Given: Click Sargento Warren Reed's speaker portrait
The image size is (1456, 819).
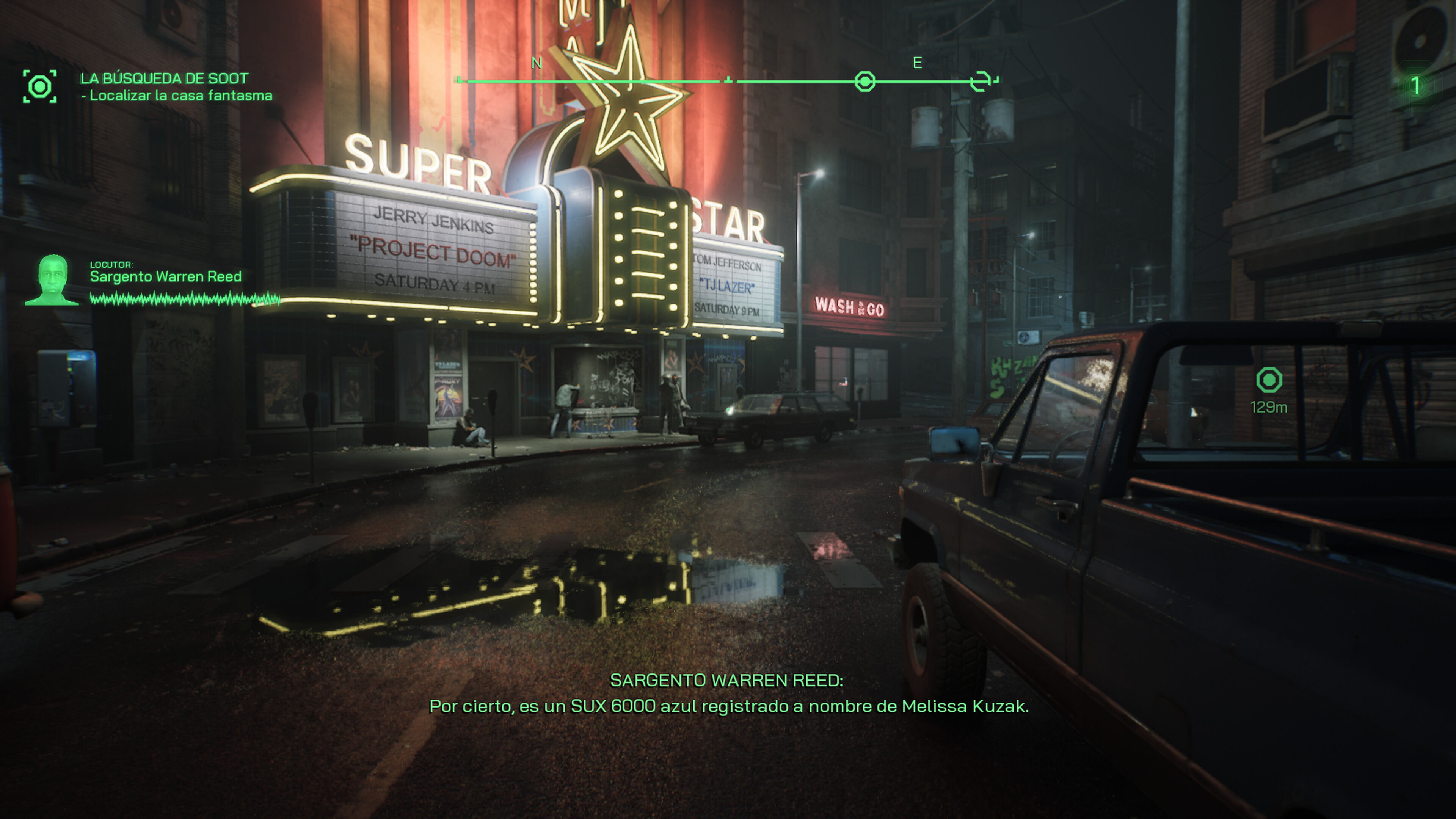Looking at the screenshot, I should (x=53, y=280).
